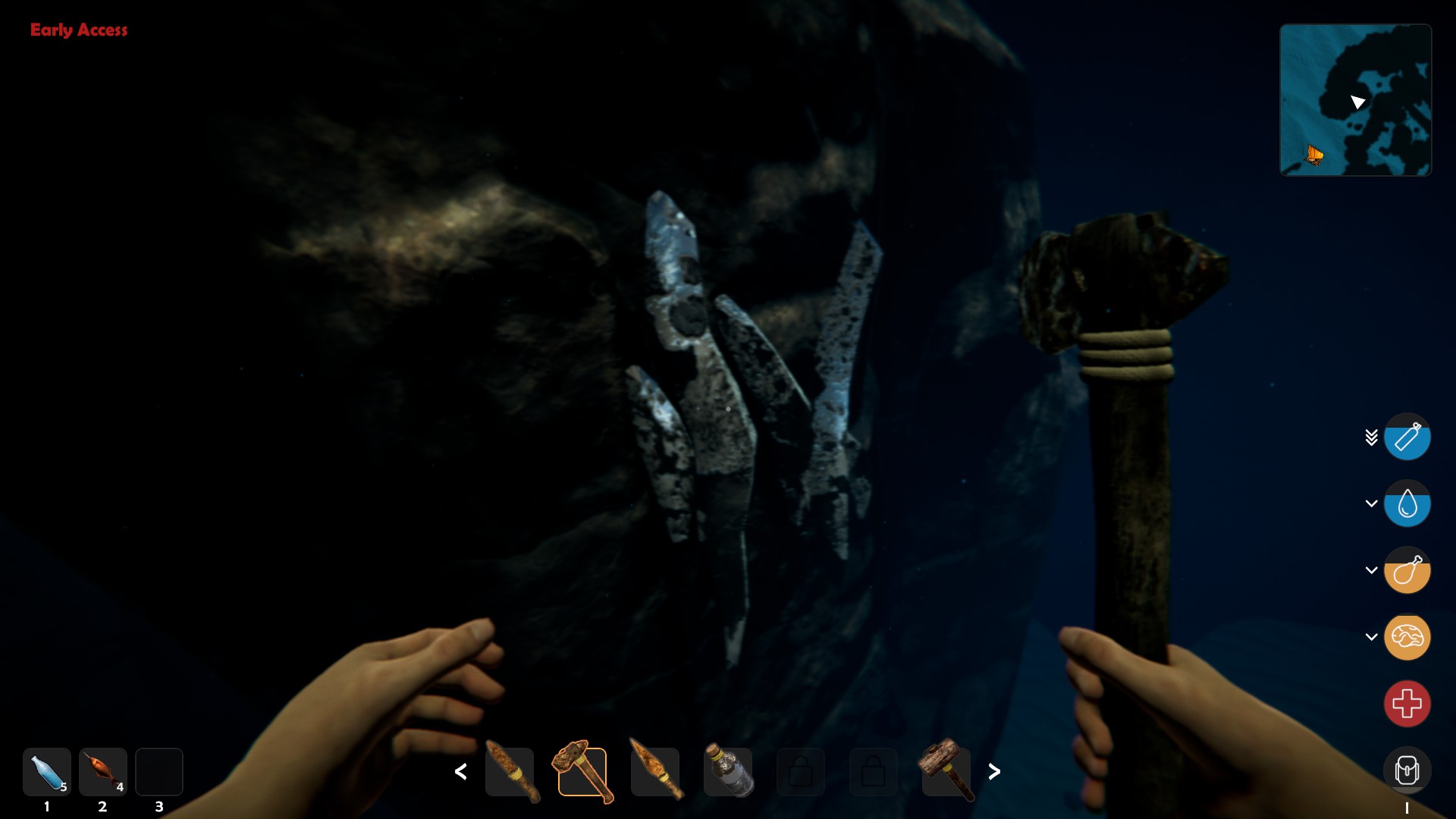Click the left hotbar arrow
This screenshot has height=819, width=1456.
tap(460, 772)
